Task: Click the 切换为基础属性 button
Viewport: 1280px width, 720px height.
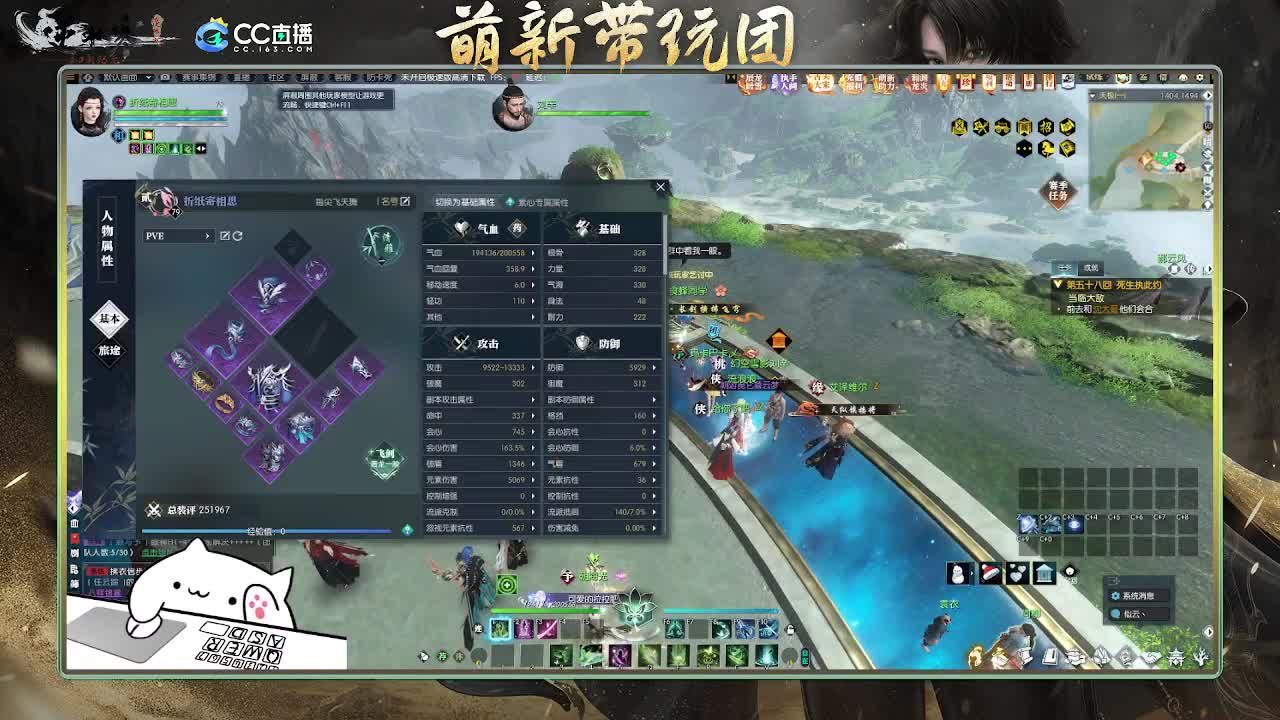Action: click(467, 201)
